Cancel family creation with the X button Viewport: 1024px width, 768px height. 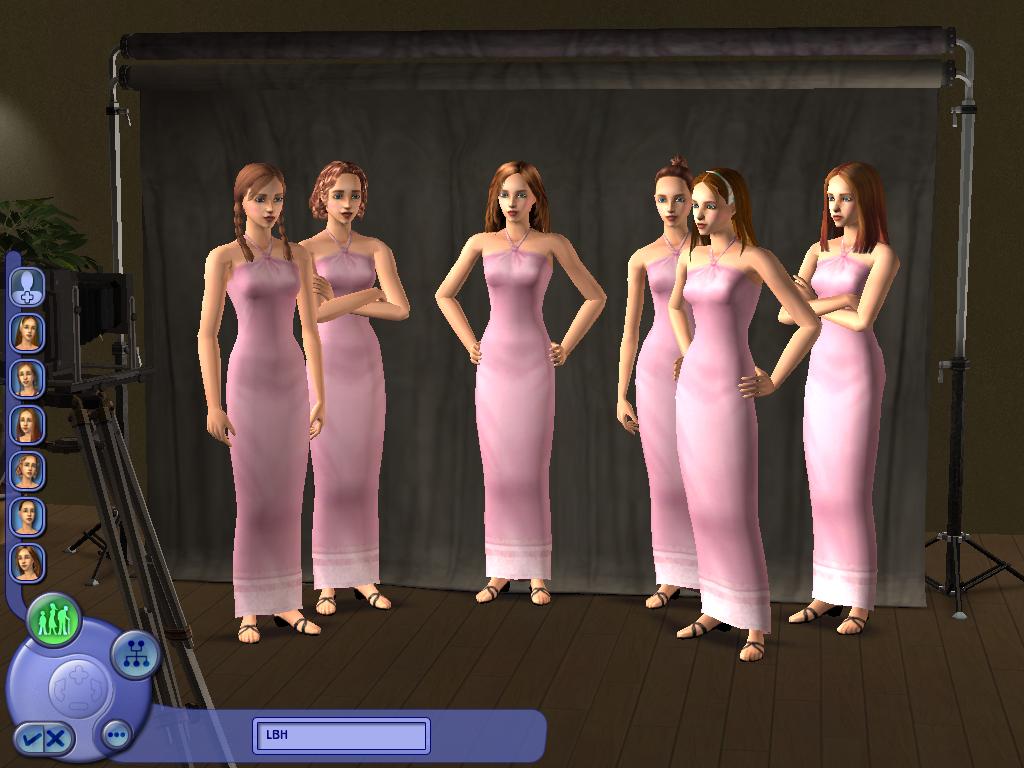pyautogui.click(x=57, y=740)
